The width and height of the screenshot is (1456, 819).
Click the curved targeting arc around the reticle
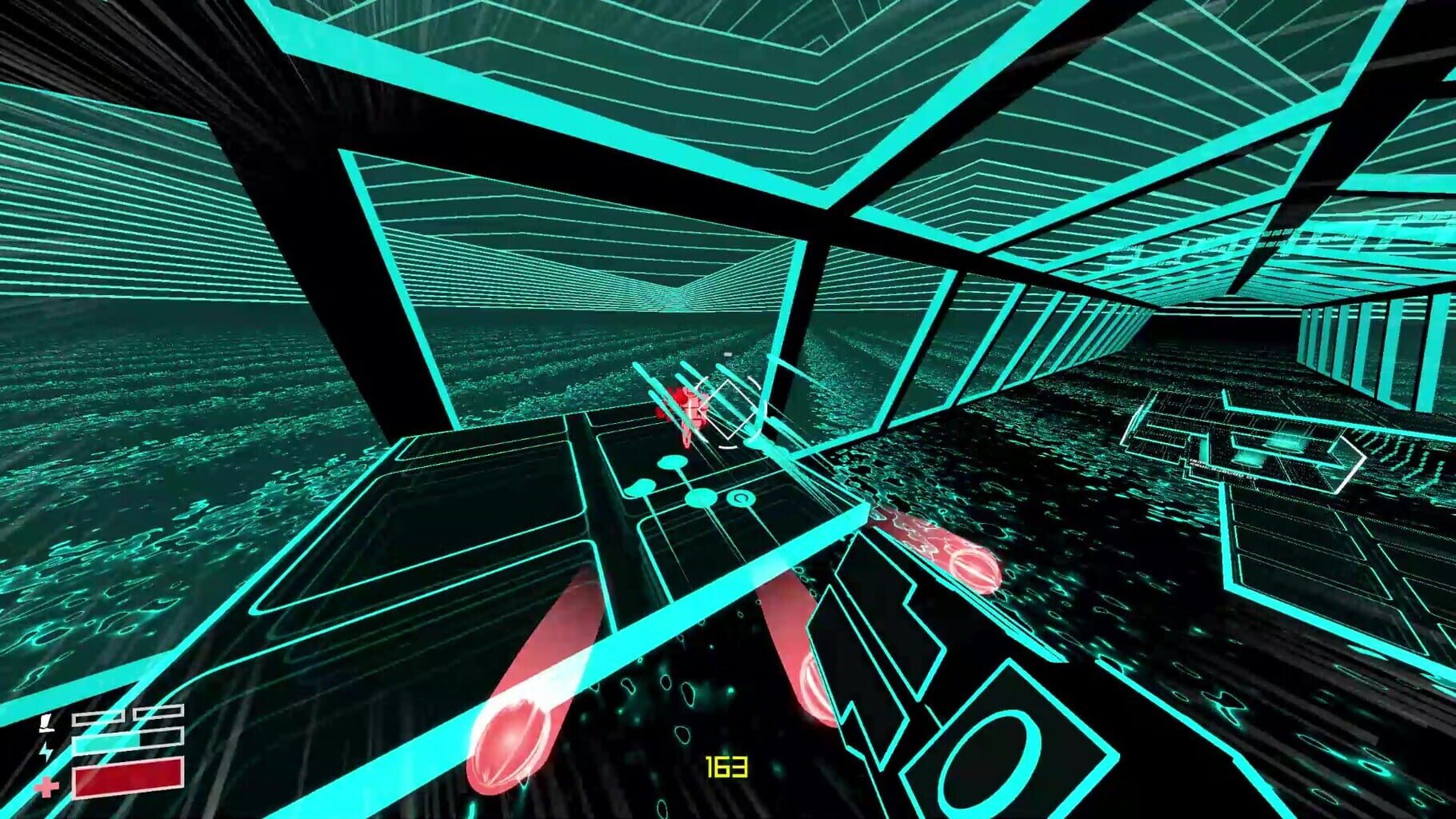pos(727,446)
